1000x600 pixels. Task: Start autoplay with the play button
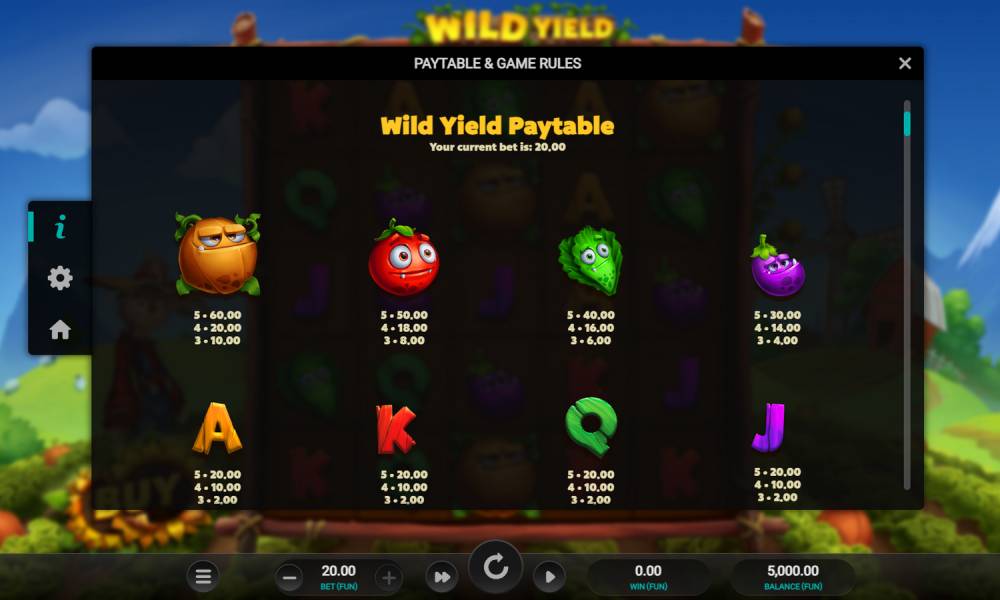[x=549, y=577]
